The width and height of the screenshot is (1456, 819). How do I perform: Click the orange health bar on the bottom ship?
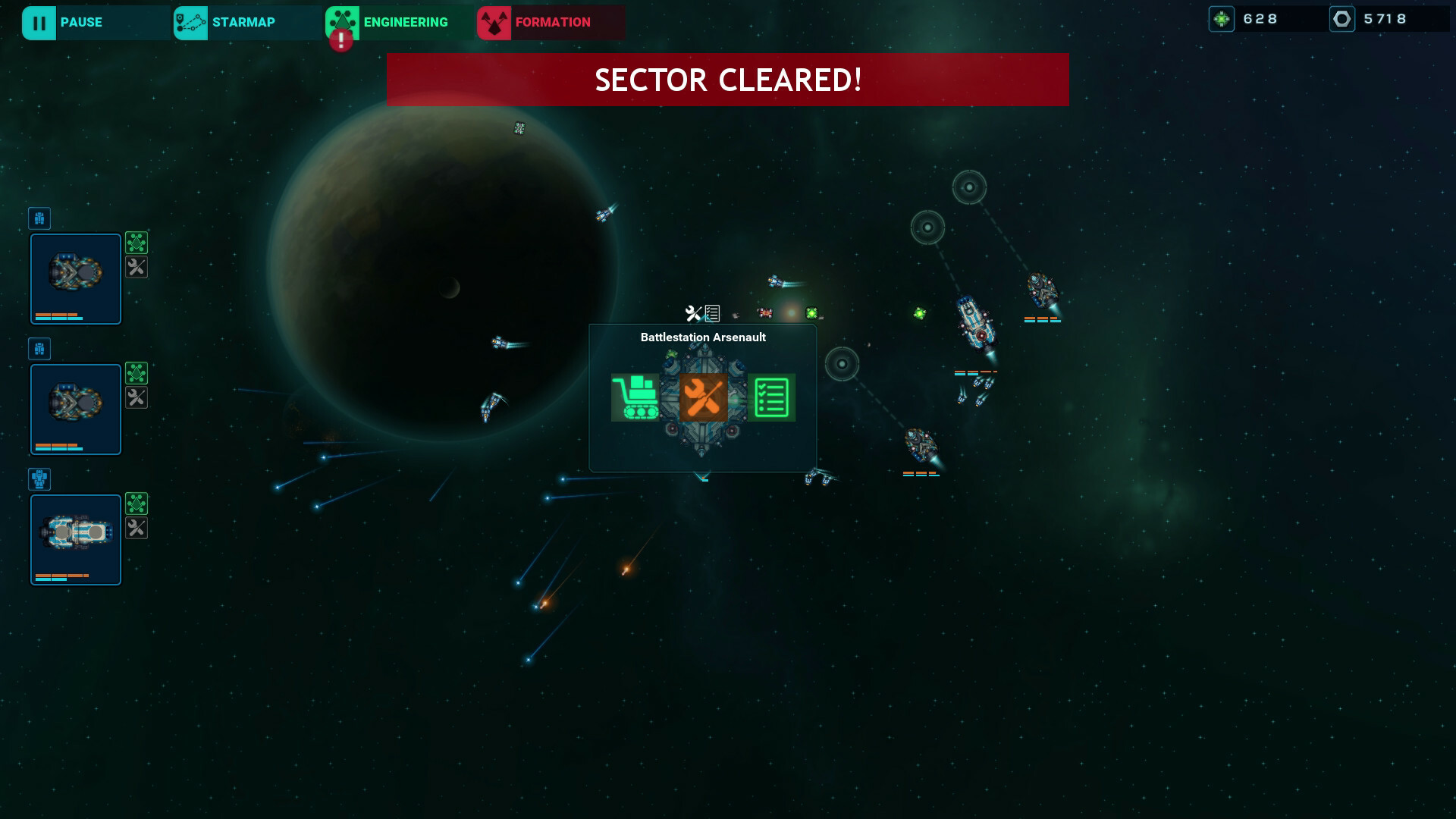(61, 575)
